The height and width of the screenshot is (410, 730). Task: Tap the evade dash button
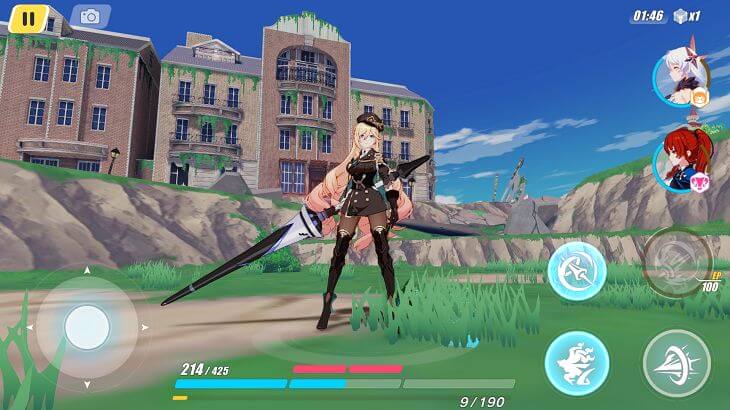click(x=576, y=362)
